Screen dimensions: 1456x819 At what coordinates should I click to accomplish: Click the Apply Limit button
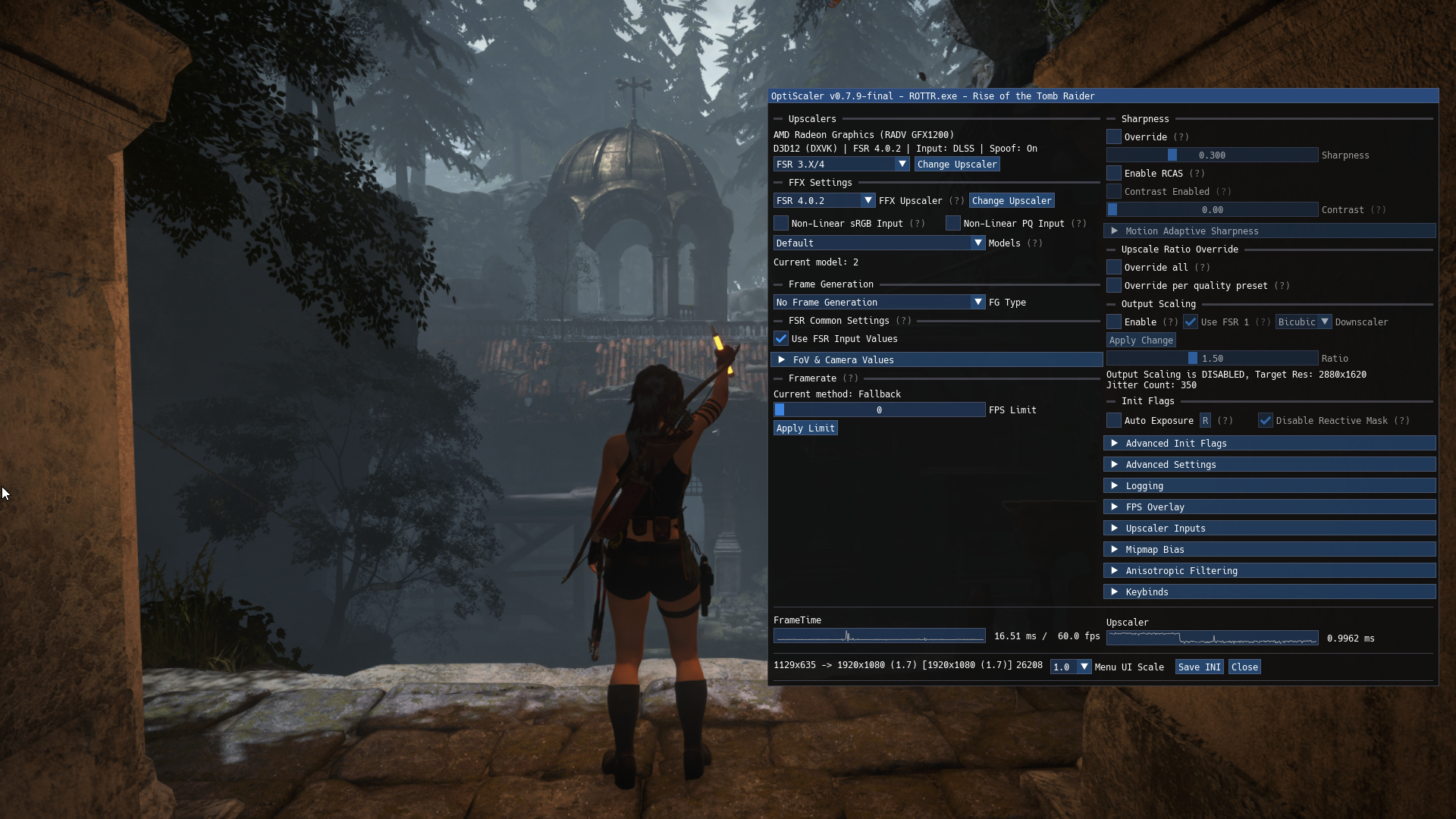[x=805, y=428]
